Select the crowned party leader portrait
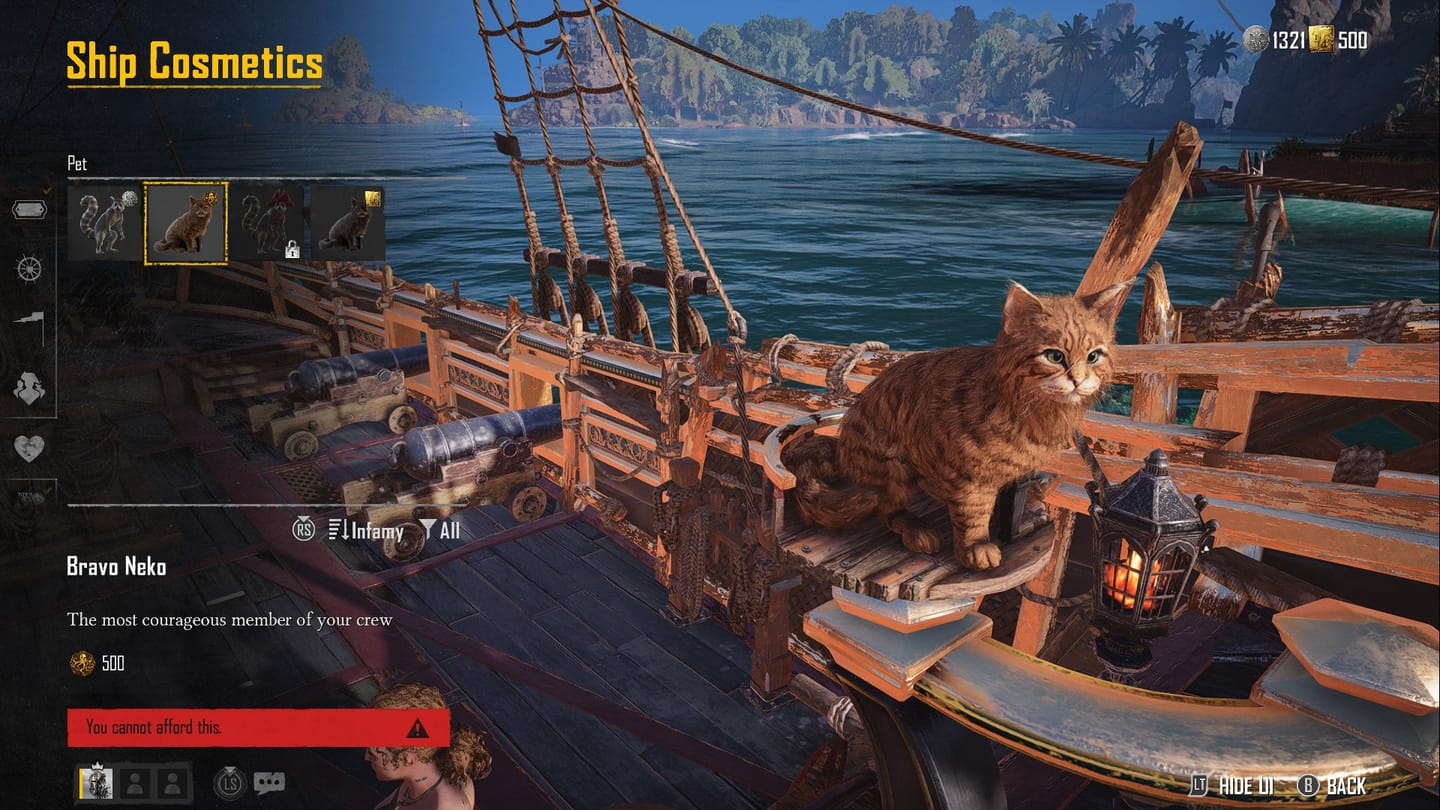 tap(96, 782)
